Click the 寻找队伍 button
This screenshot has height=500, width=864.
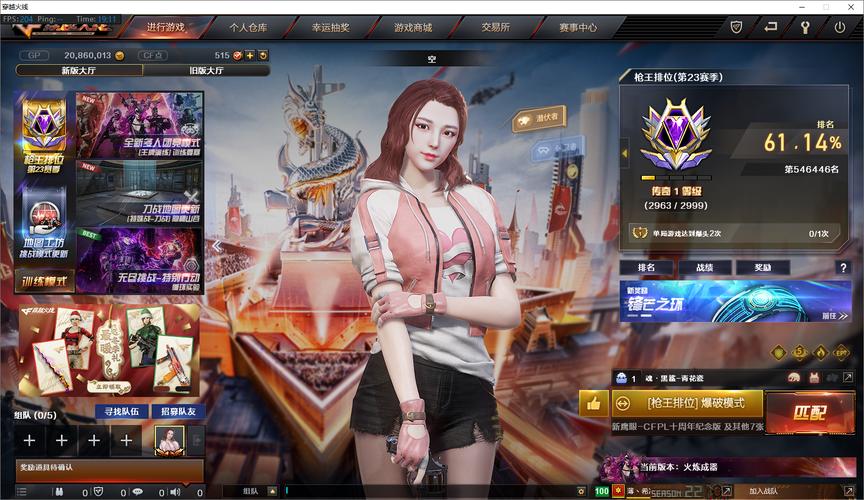(x=122, y=411)
